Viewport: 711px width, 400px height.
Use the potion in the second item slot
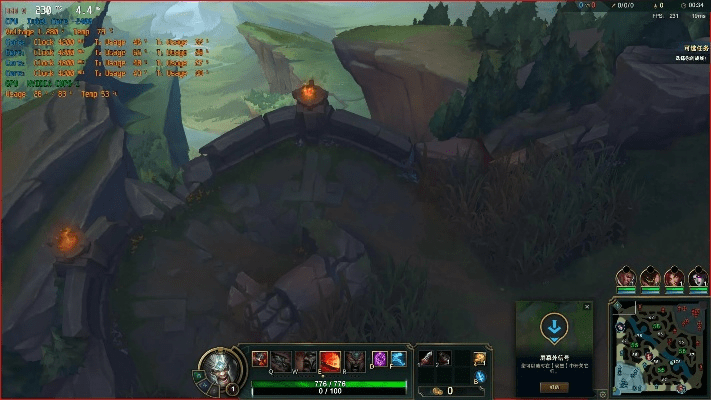click(443, 358)
